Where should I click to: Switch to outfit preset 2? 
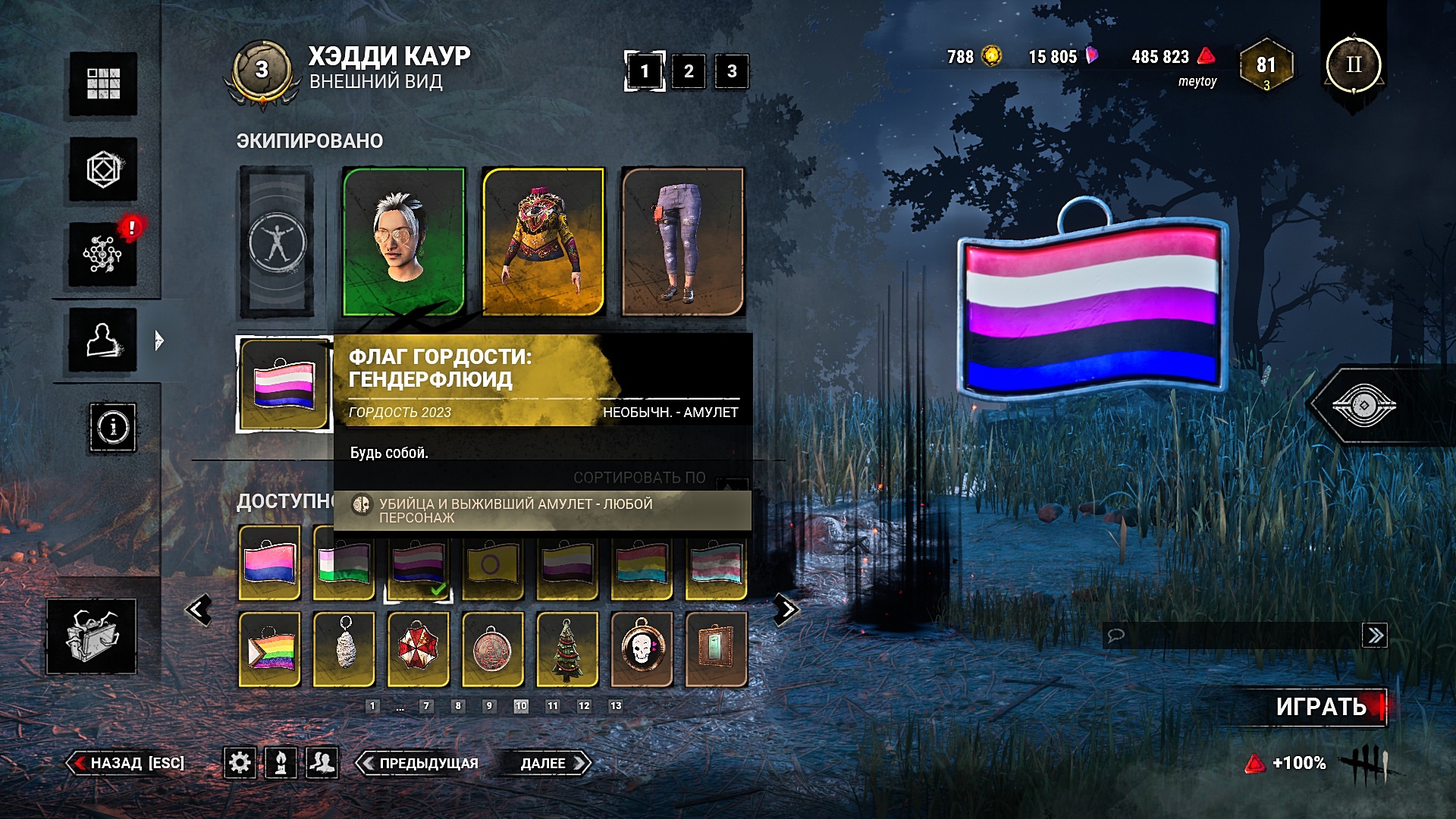point(689,71)
